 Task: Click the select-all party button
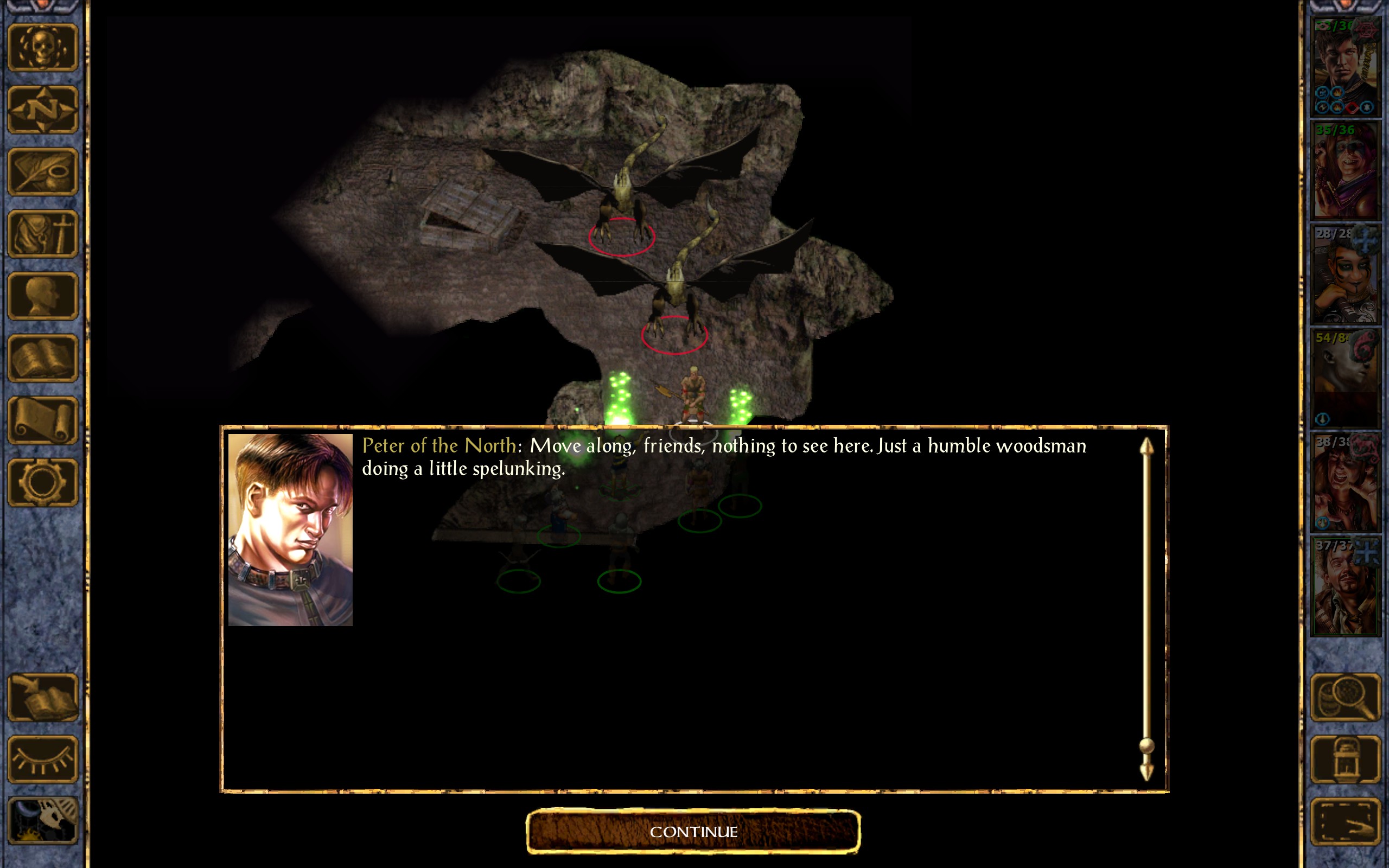point(1345,821)
